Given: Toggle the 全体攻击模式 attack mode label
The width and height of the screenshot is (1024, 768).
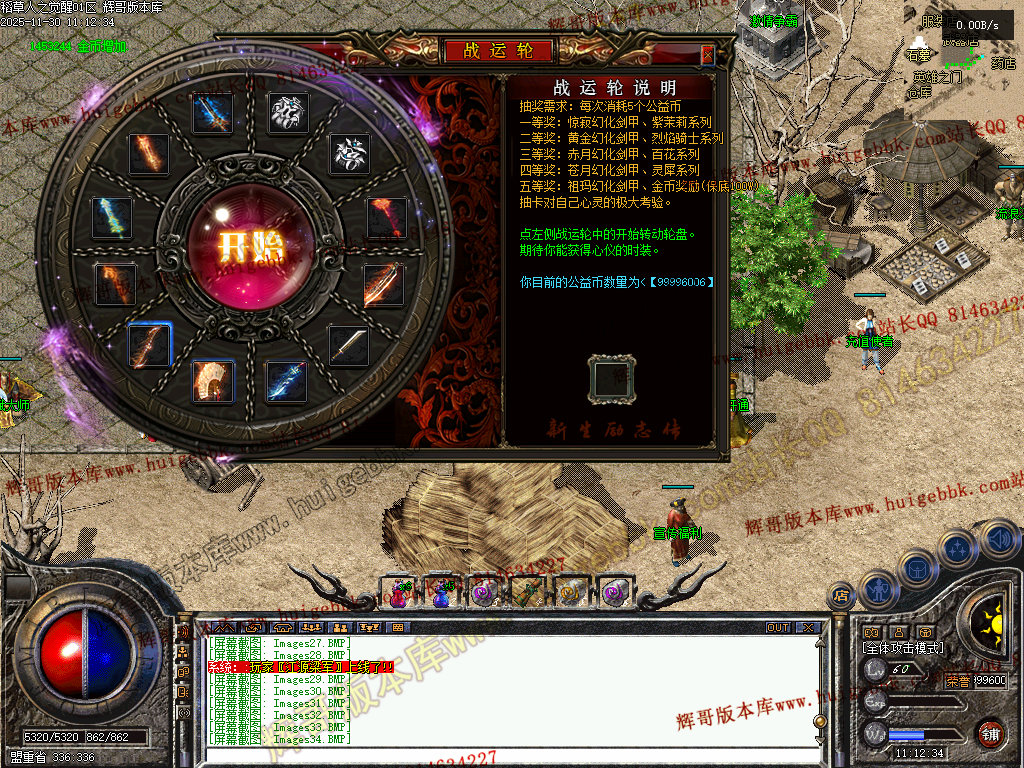Looking at the screenshot, I should tap(903, 648).
